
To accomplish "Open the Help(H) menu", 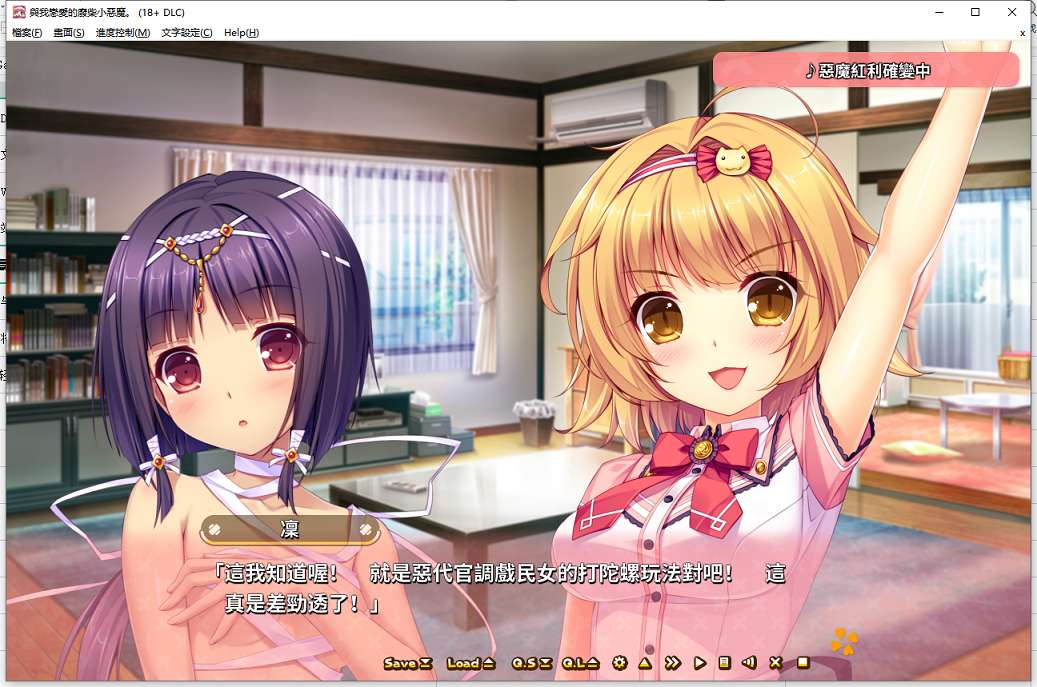I will point(241,33).
